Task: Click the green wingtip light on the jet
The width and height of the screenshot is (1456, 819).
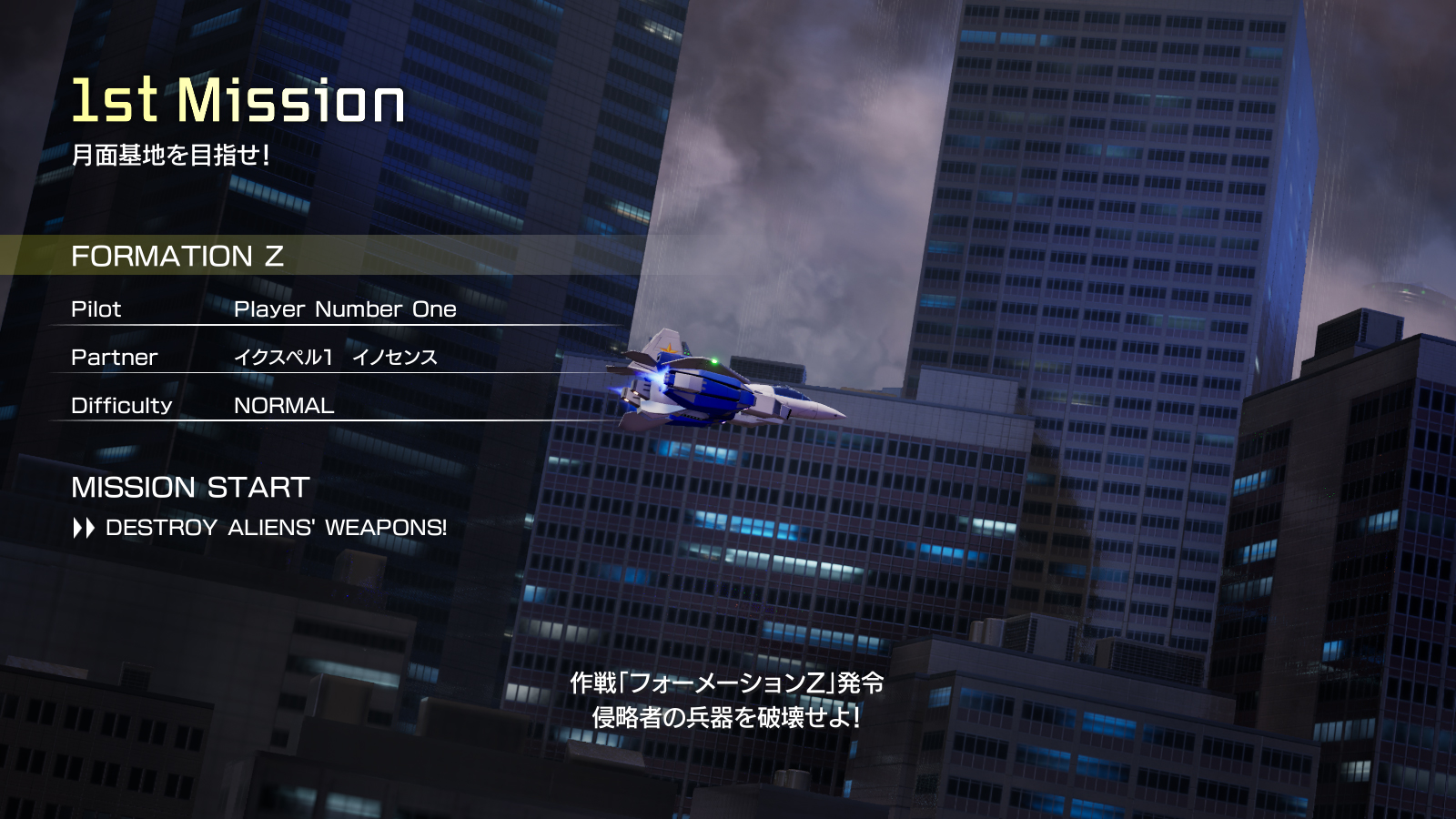Action: 715,362
